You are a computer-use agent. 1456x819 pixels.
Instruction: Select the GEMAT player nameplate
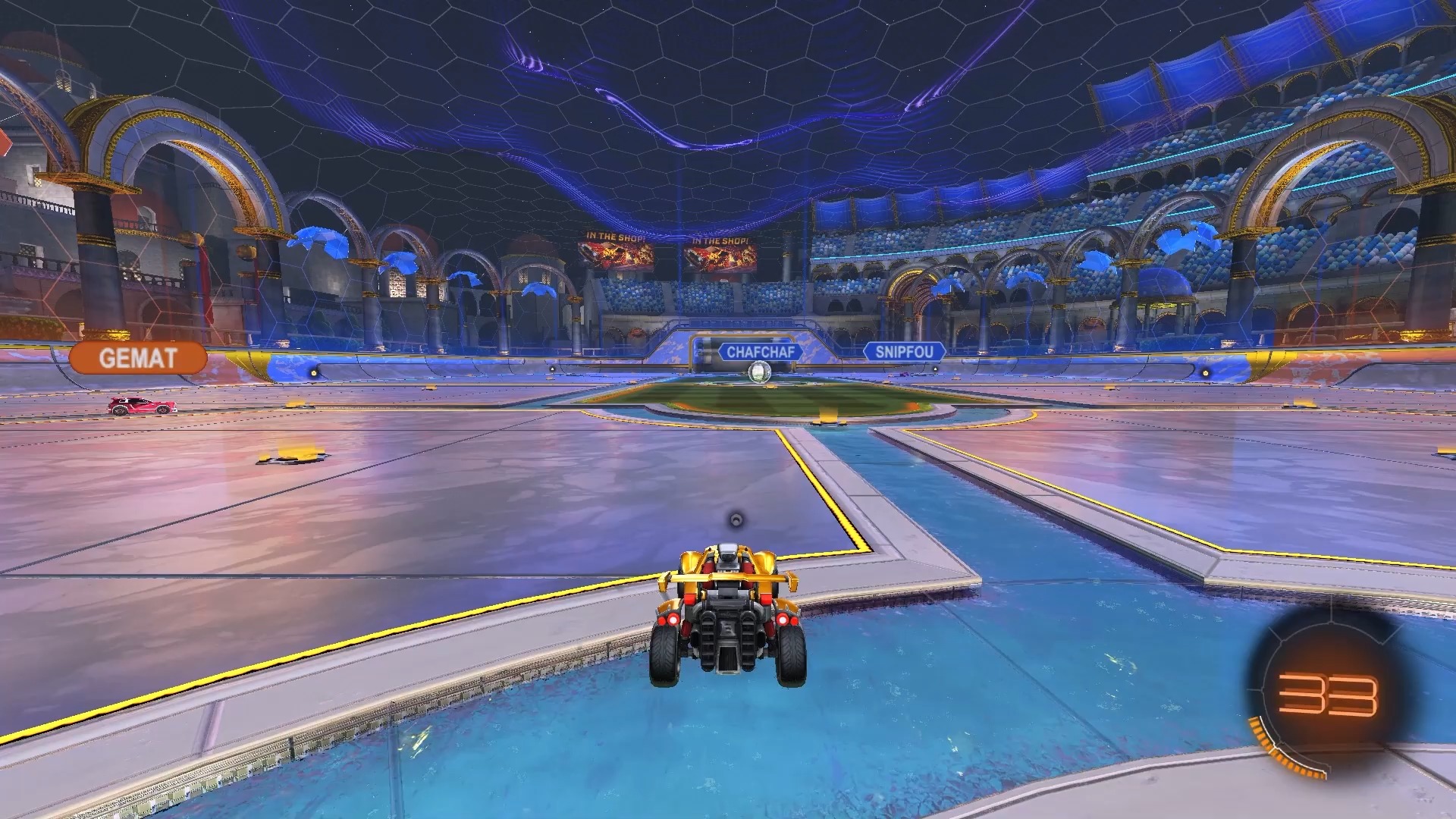(140, 358)
